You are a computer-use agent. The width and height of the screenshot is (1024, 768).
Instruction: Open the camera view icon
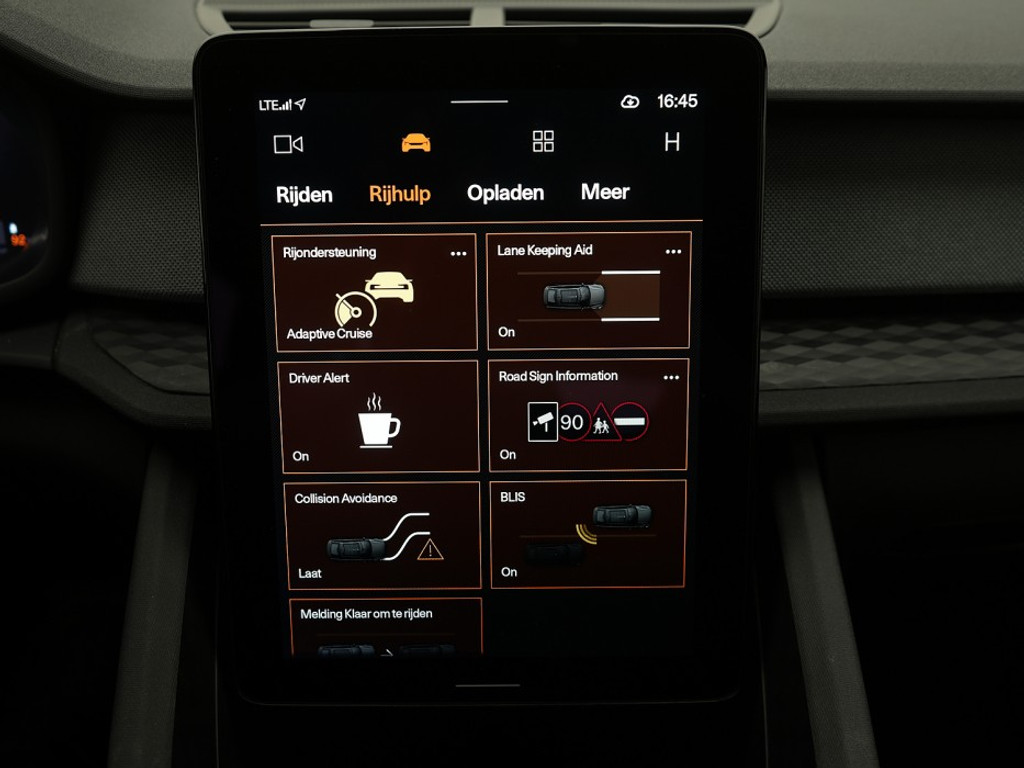tap(288, 144)
